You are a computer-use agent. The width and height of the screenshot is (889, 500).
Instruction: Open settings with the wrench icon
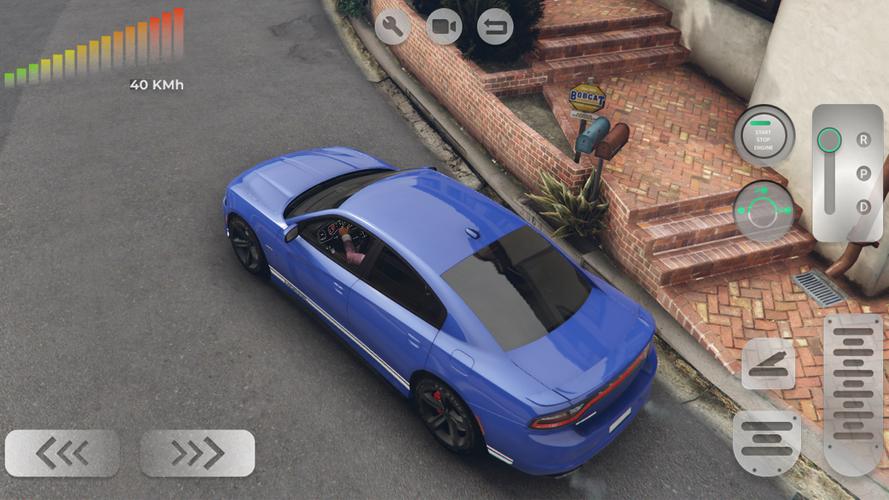(392, 26)
